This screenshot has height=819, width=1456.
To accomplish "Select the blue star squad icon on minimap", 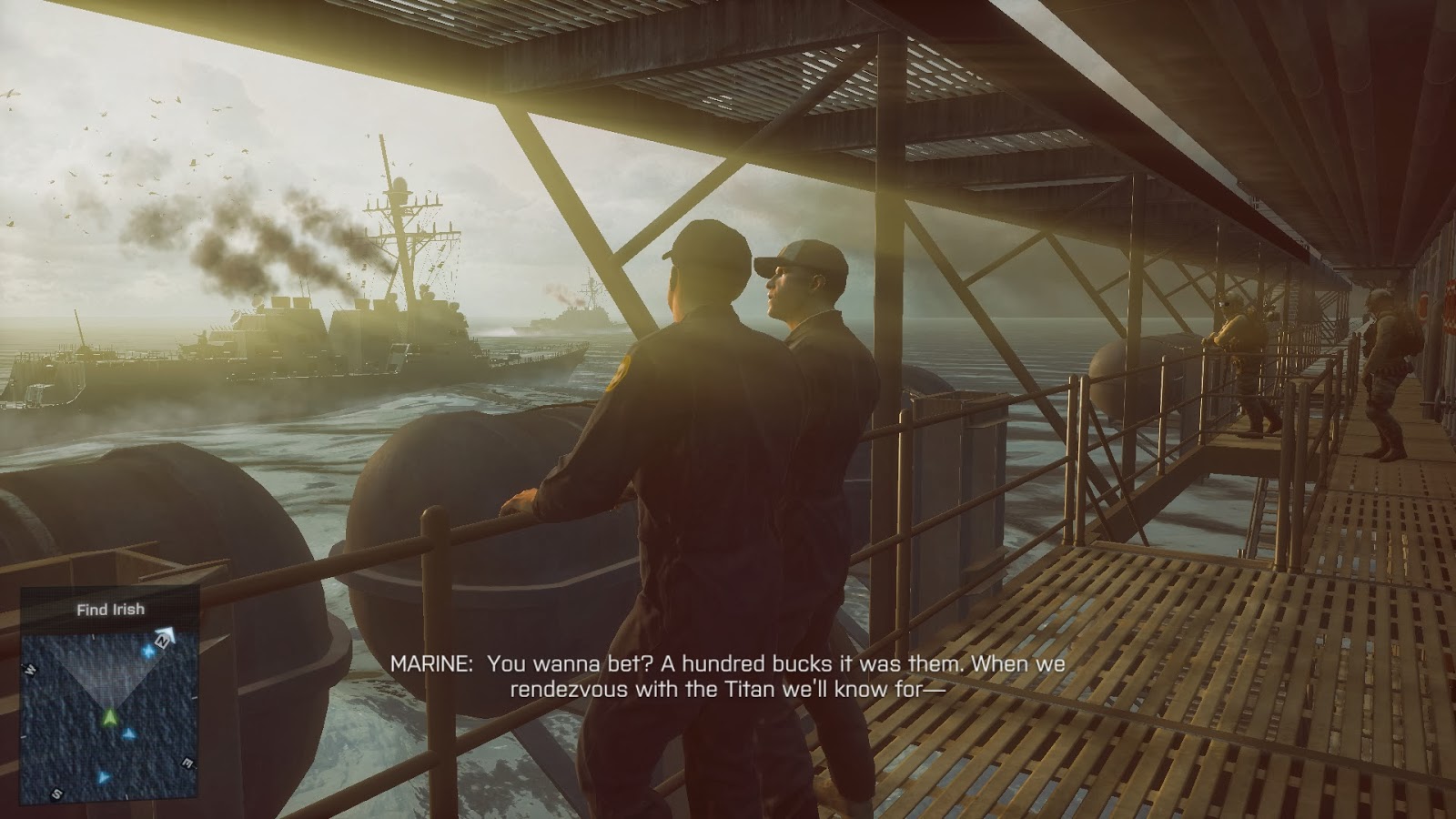I will tap(148, 652).
